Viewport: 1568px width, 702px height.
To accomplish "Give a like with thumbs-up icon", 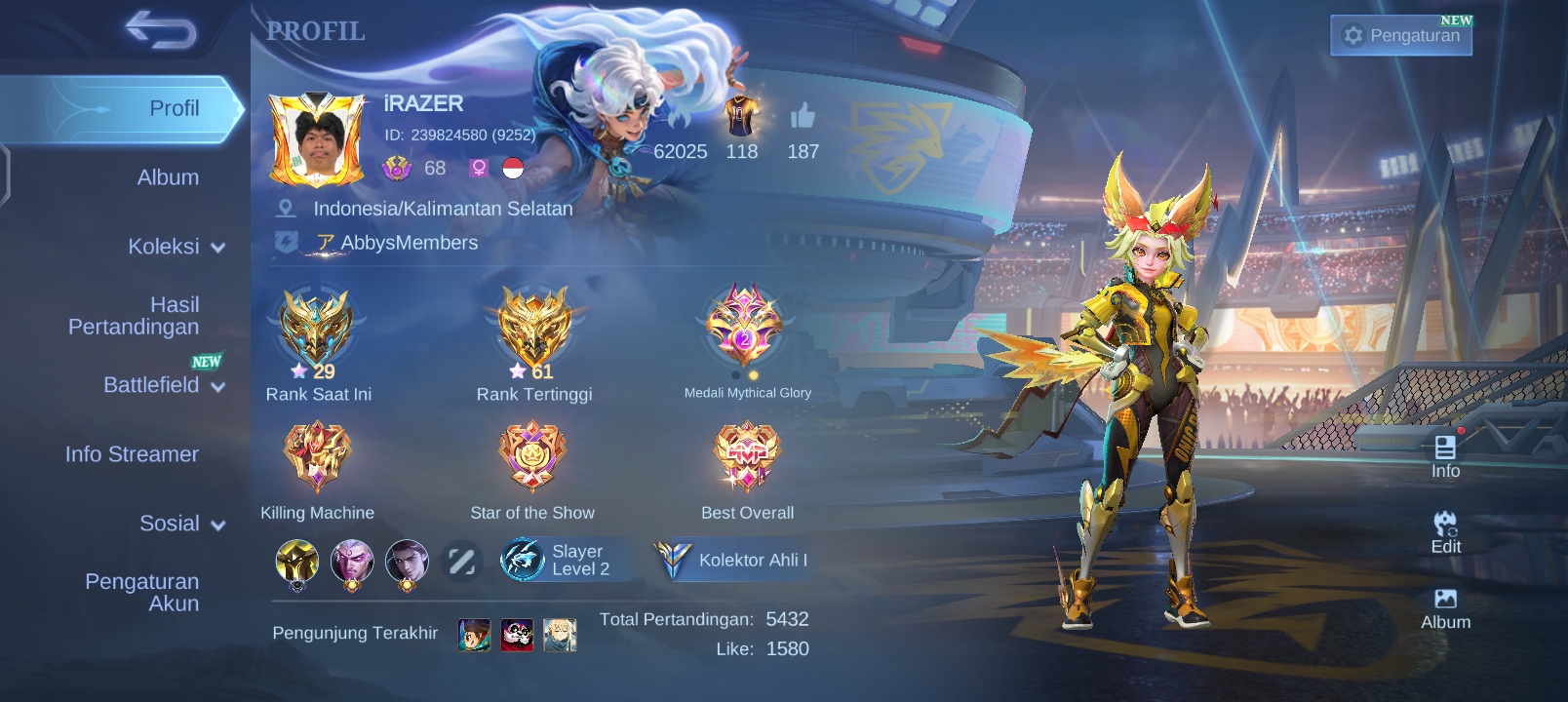I will point(803,118).
